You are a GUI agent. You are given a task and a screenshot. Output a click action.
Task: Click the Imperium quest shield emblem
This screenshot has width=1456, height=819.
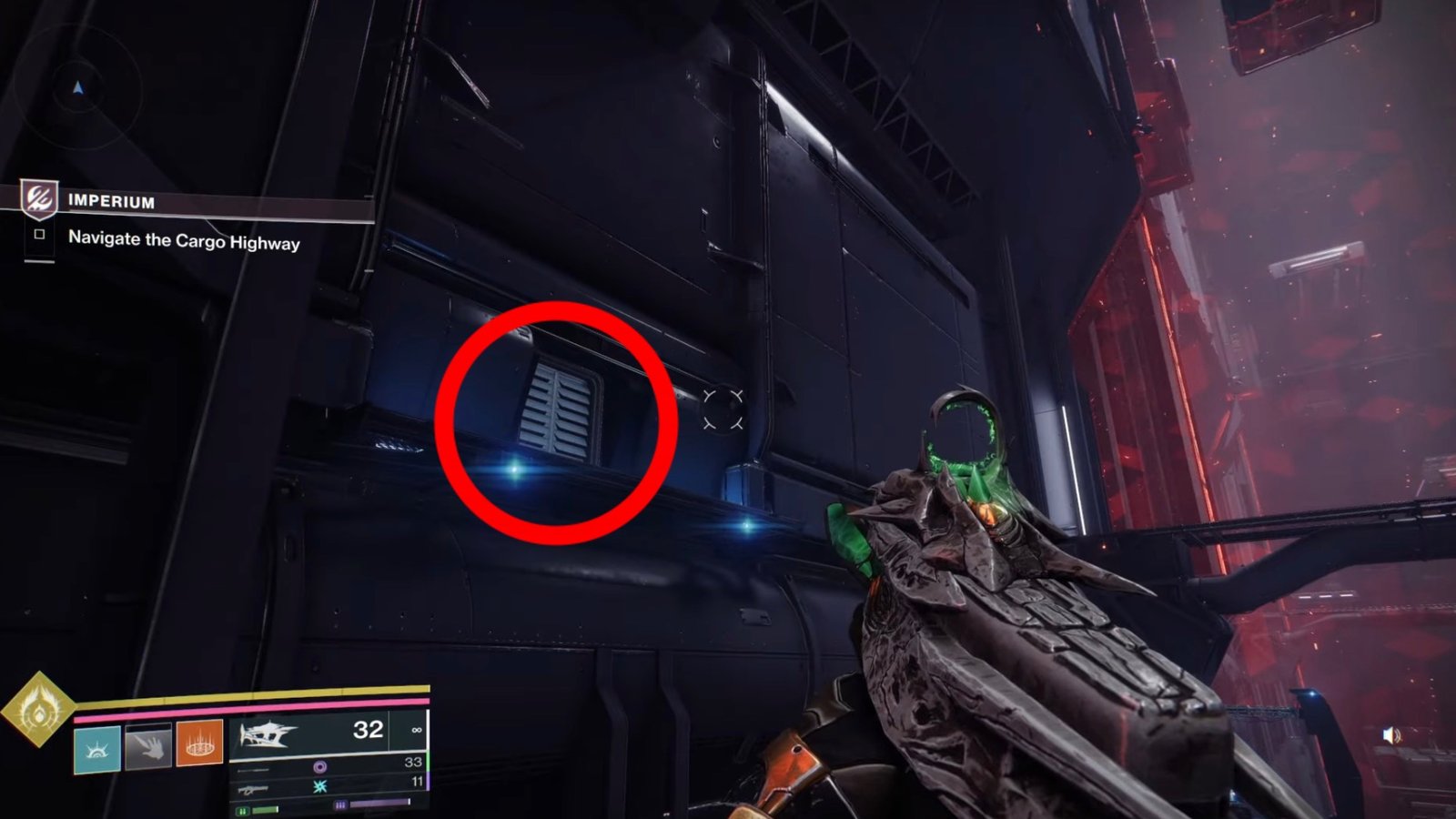click(x=38, y=200)
